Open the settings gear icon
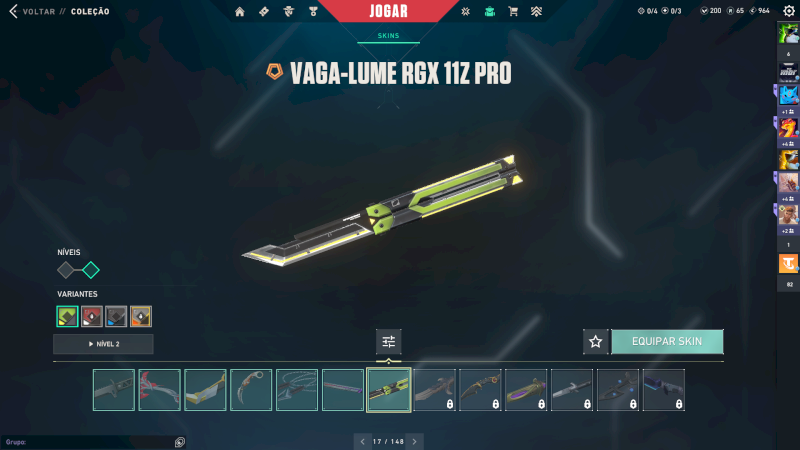The width and height of the screenshot is (800, 450). pyautogui.click(x=788, y=11)
